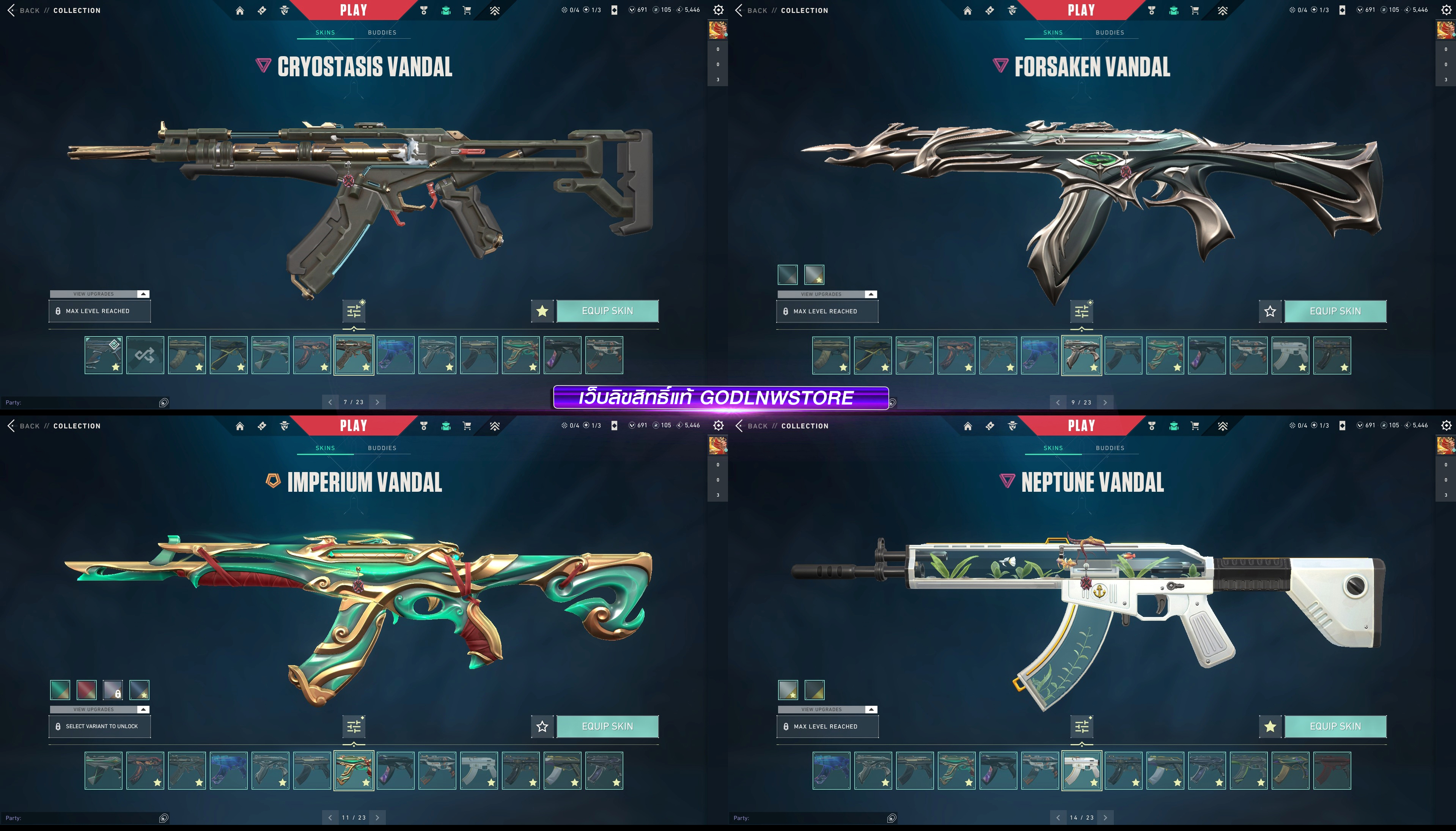Open the customization sliders for Cryostasis Vandal
Screen dimensions: 1456x831
click(354, 311)
